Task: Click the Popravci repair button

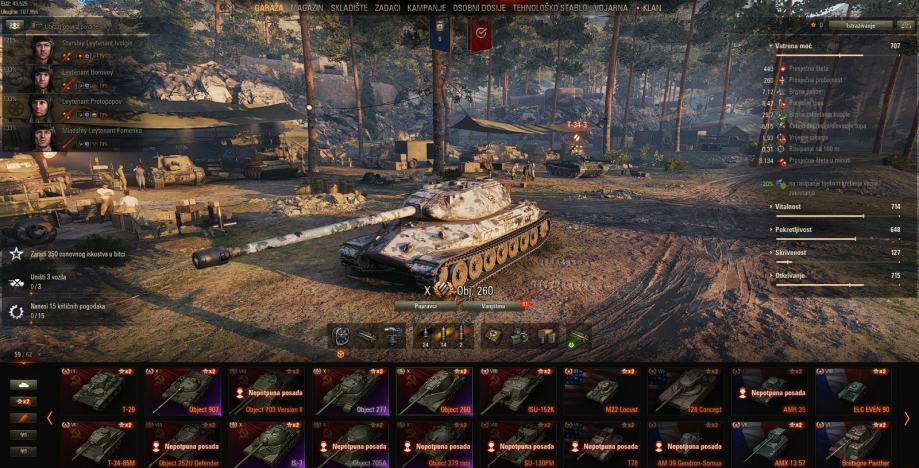Action: pyautogui.click(x=425, y=305)
